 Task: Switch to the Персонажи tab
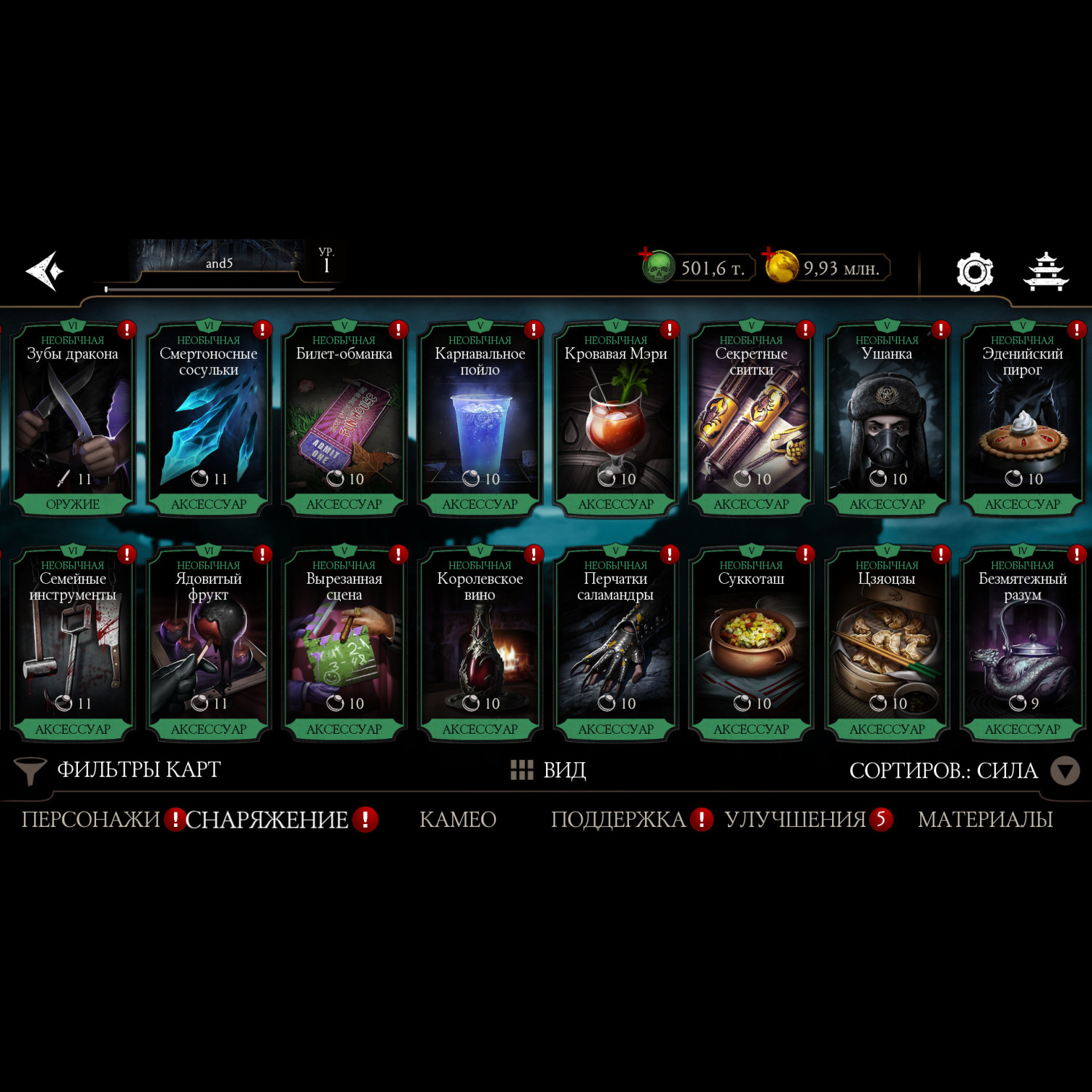[90, 820]
